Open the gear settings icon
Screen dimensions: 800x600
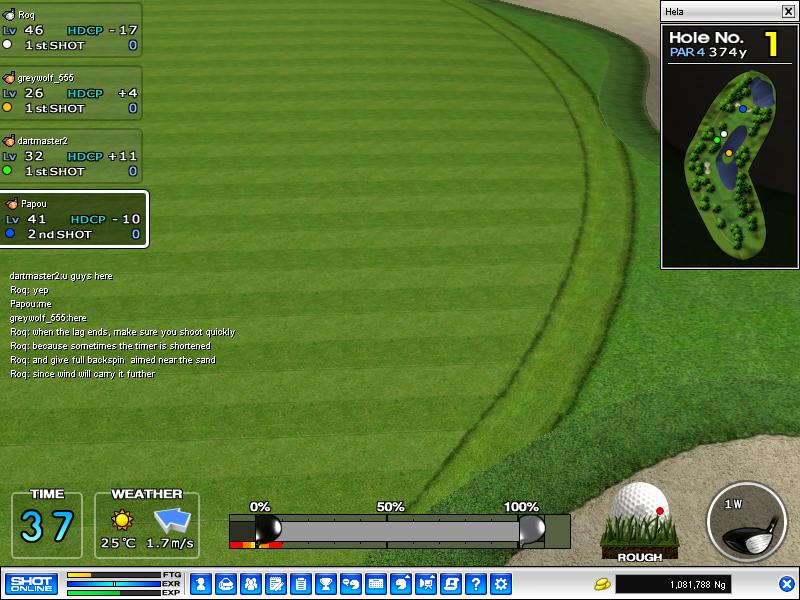coord(501,584)
